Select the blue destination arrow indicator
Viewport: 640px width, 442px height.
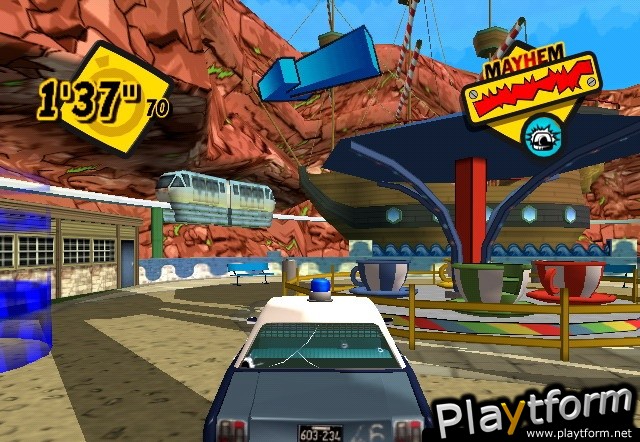click(318, 61)
